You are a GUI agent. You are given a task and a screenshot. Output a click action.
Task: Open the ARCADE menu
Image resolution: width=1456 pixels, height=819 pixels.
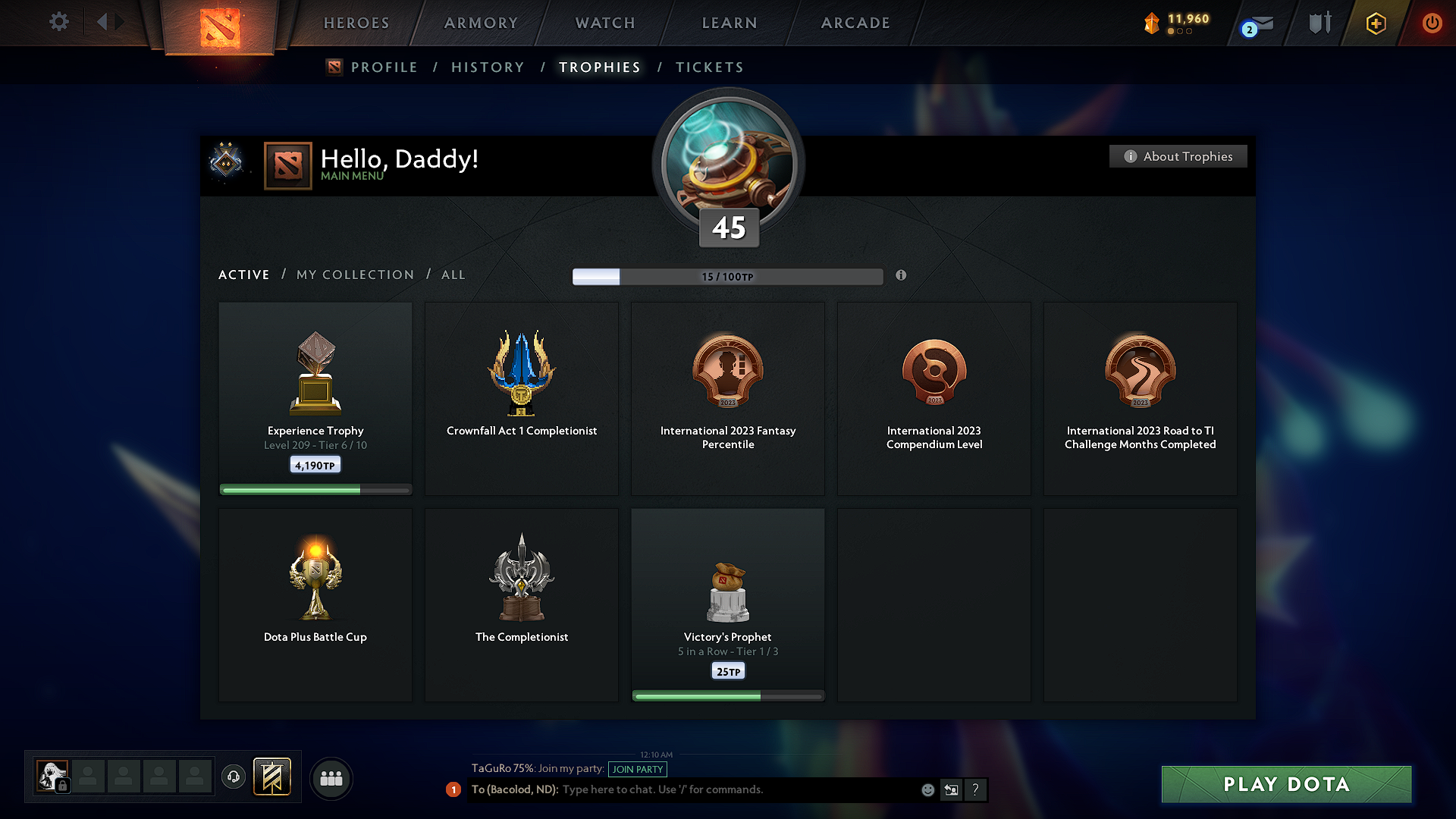(x=855, y=23)
